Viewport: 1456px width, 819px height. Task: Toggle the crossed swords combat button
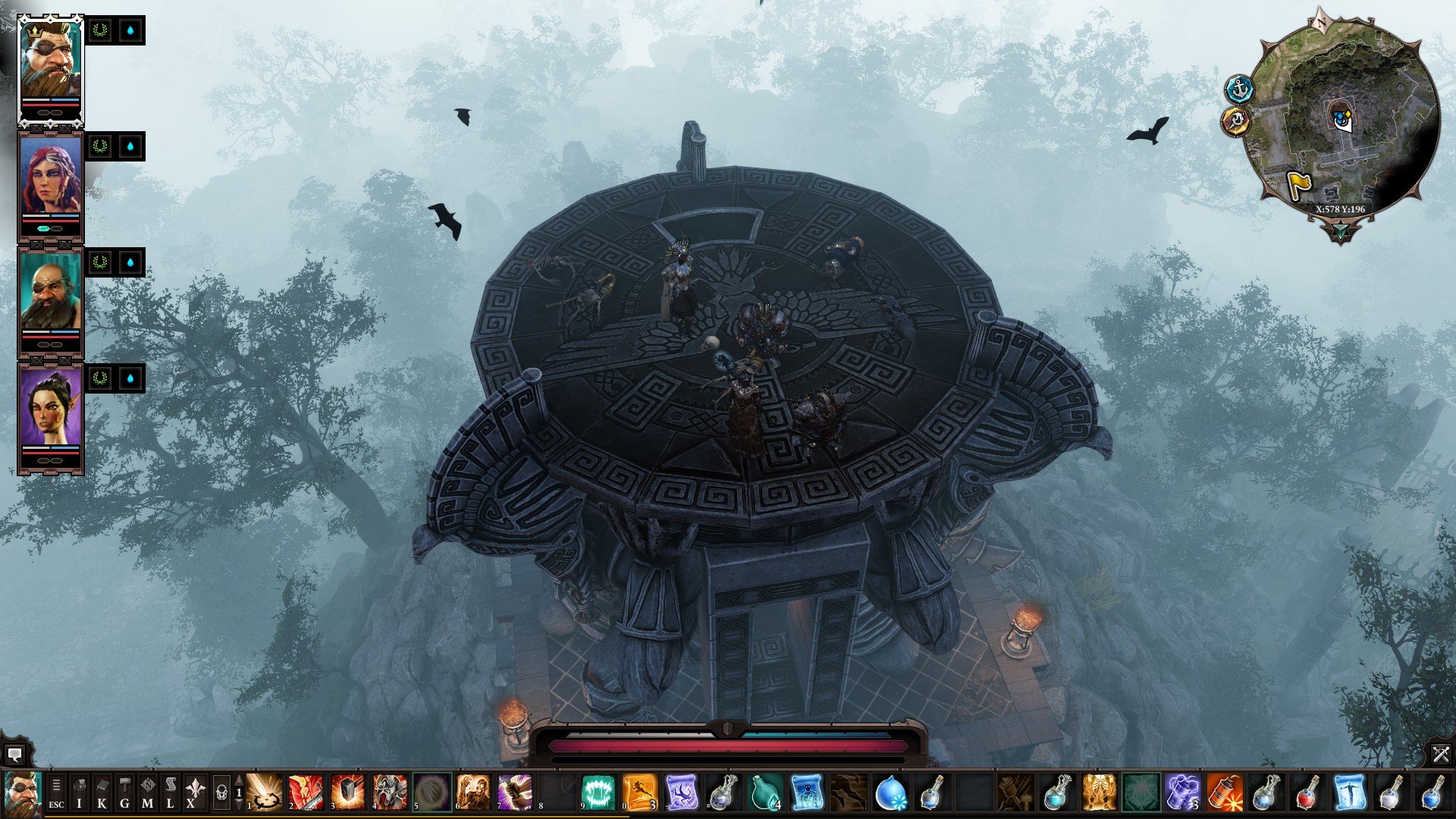[1441, 754]
